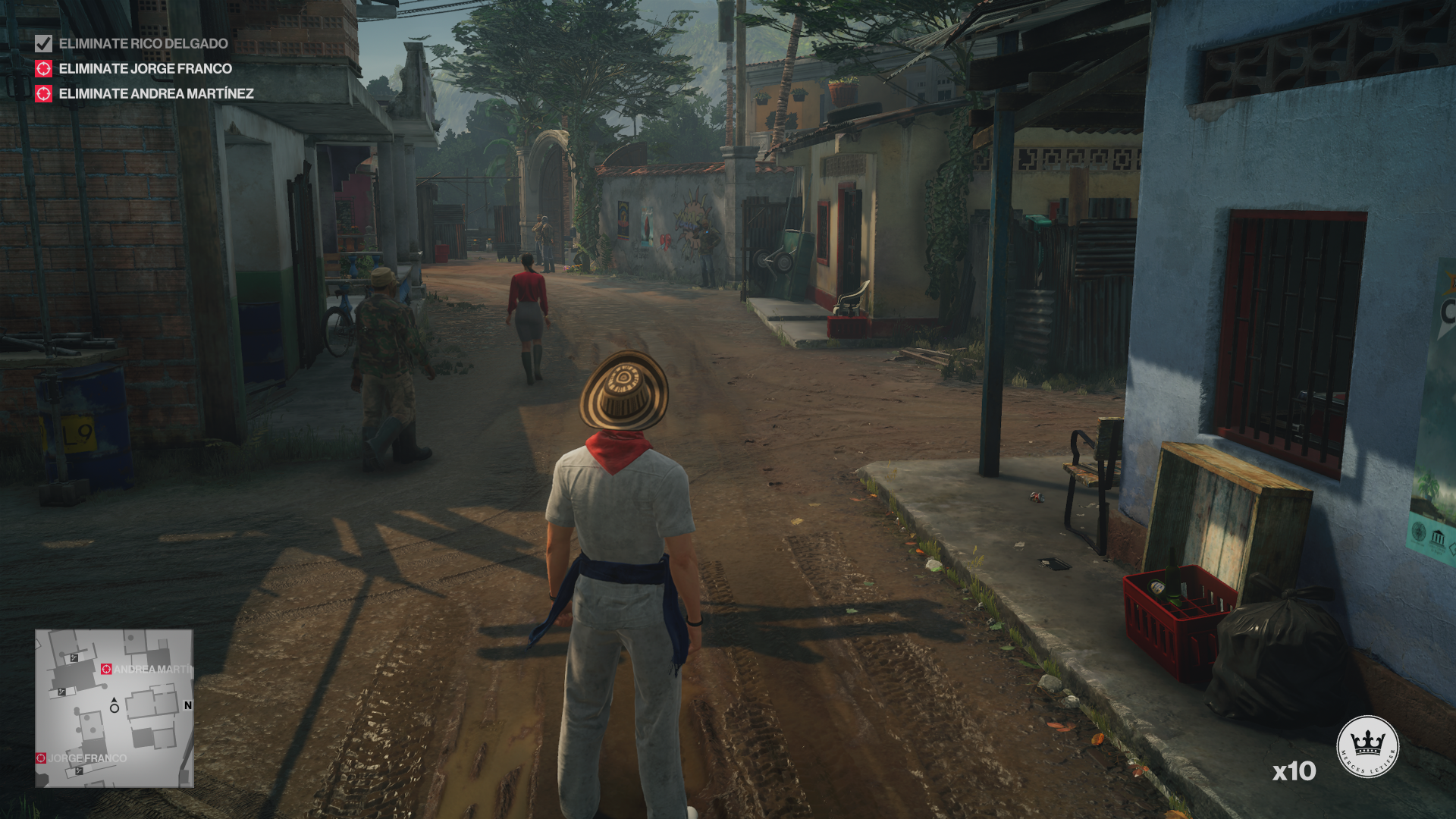Select the Andrea Martínez target marker on the minimap
1456x819 pixels.
(x=106, y=670)
